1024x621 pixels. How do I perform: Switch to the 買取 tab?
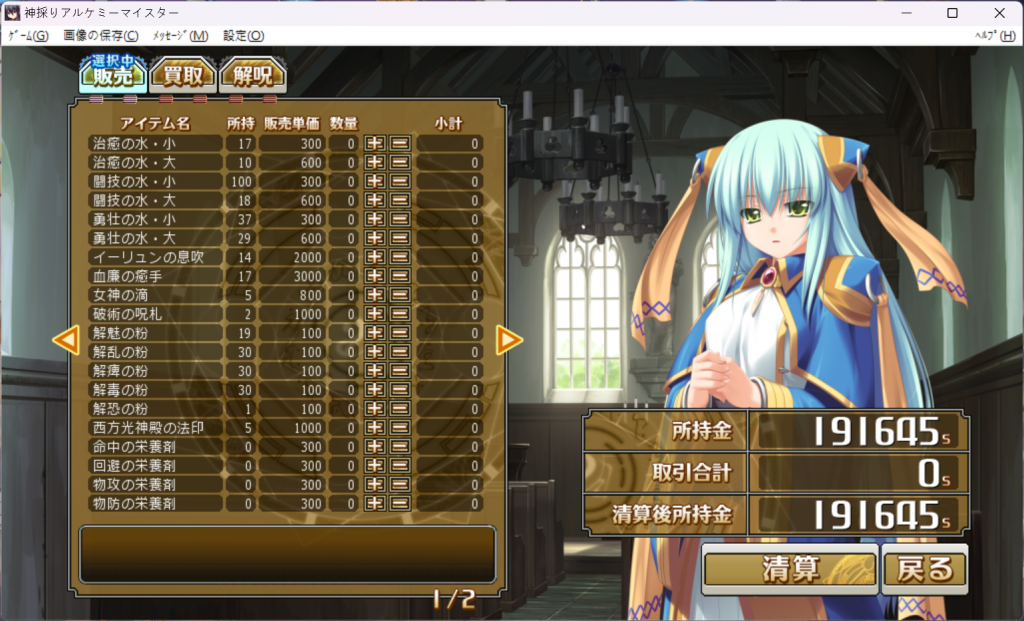183,75
